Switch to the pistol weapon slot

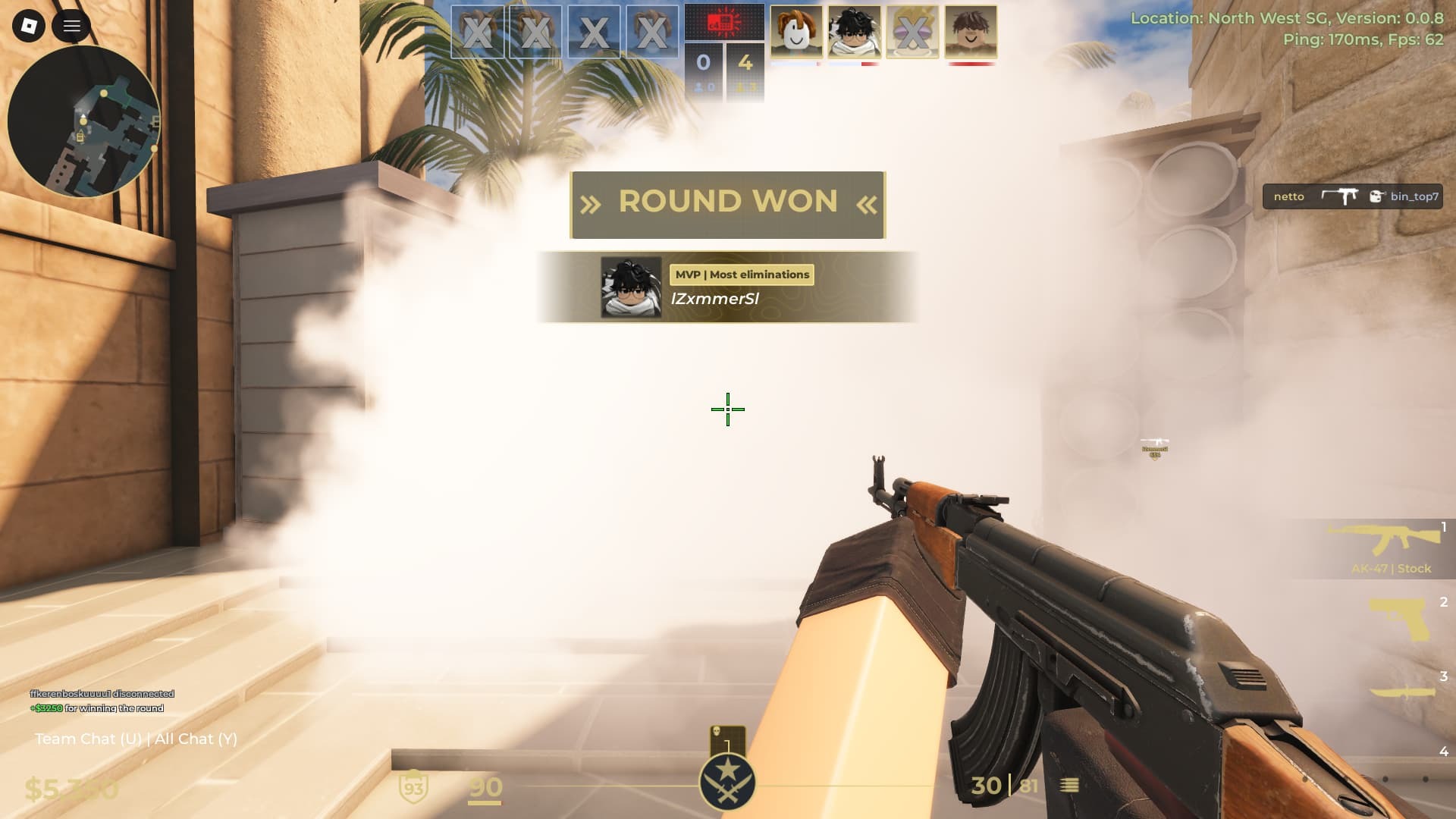(x=1400, y=620)
